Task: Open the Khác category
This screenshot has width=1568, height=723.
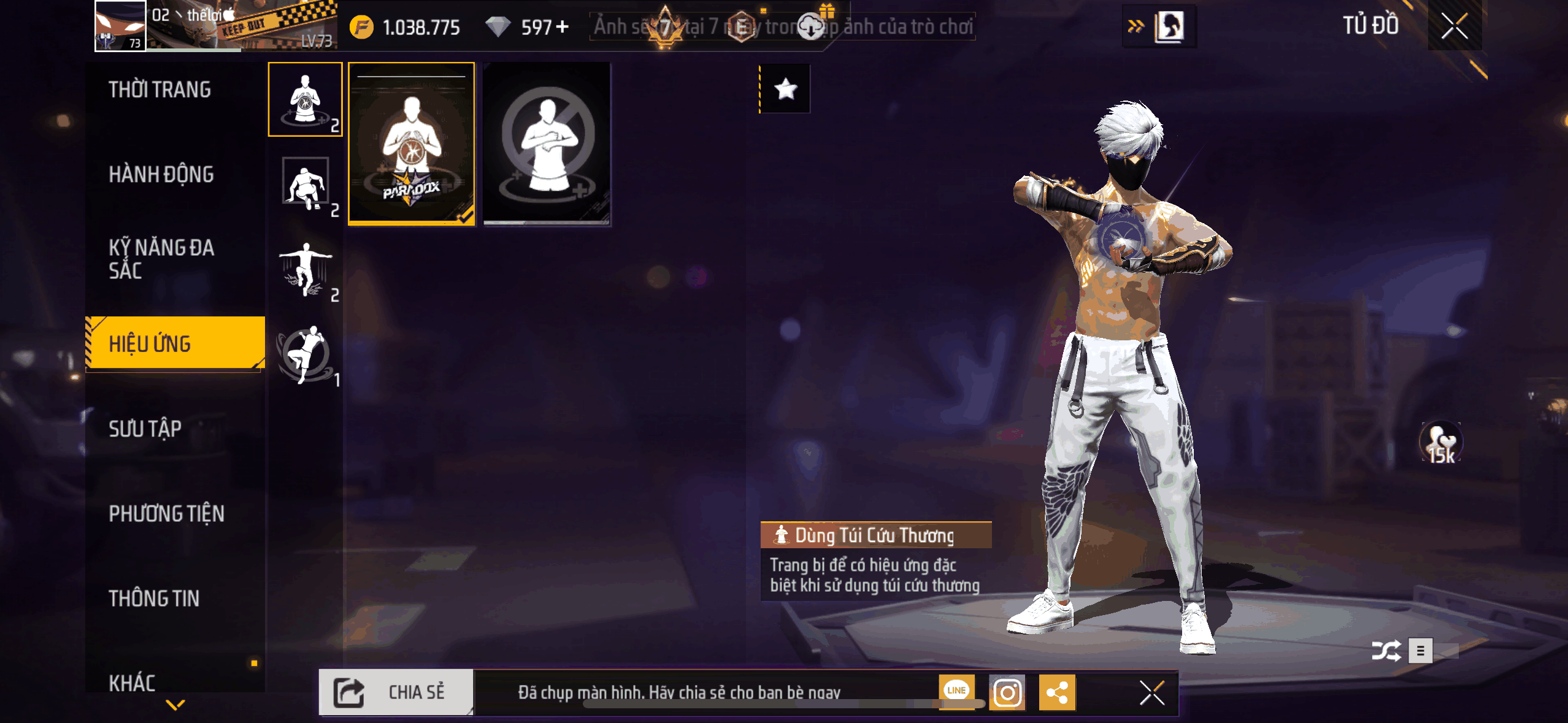Action: click(132, 682)
